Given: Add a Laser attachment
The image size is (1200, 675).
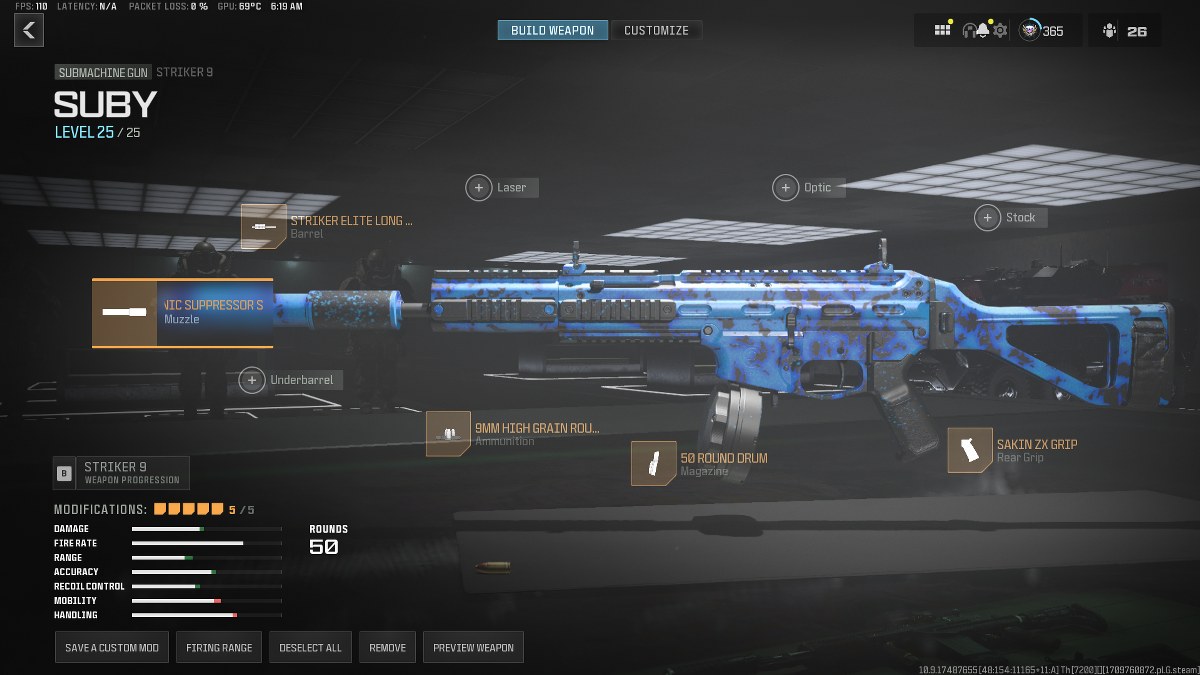Looking at the screenshot, I should (480, 187).
